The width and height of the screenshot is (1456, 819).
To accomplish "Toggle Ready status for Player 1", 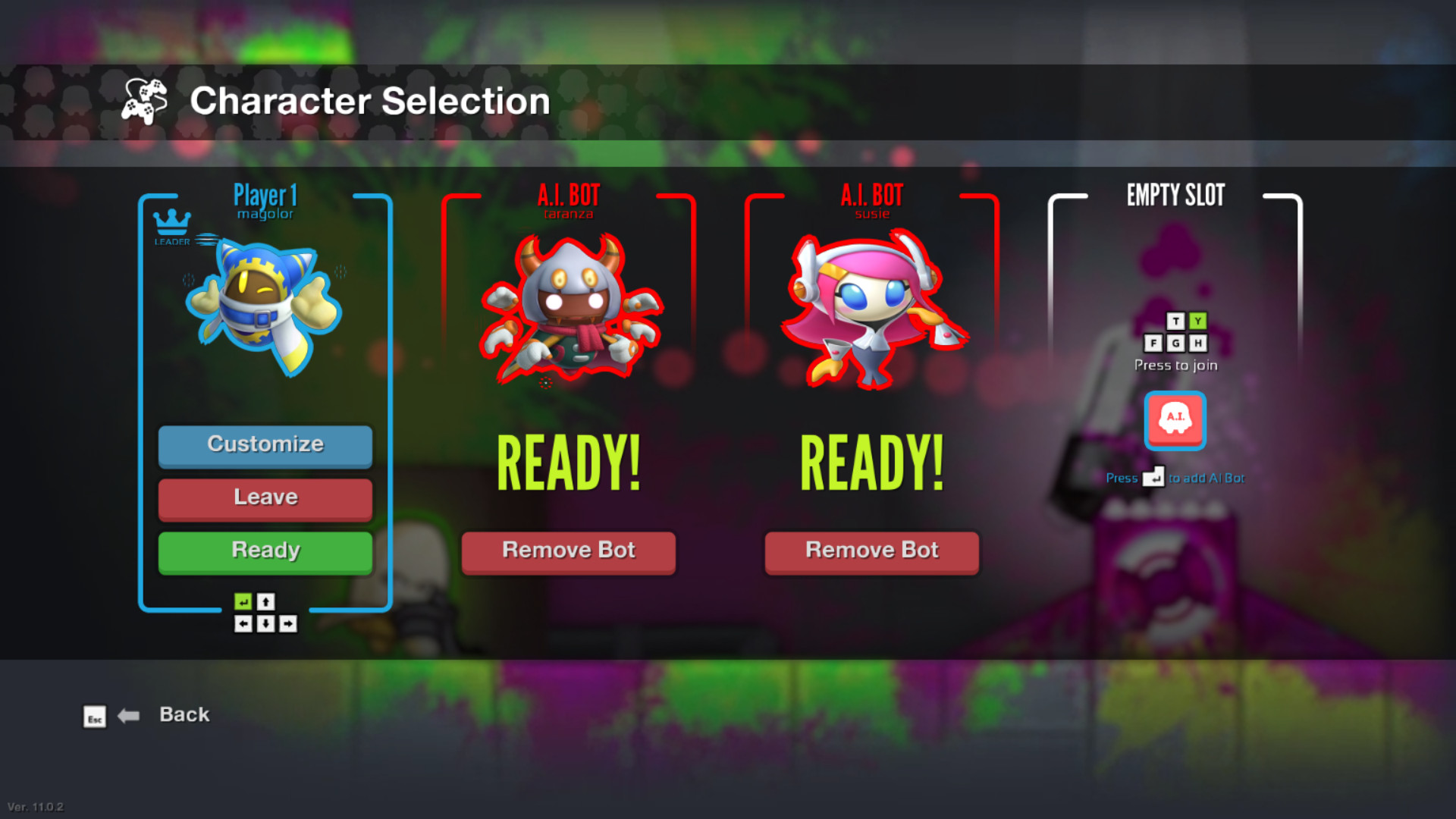I will [265, 551].
